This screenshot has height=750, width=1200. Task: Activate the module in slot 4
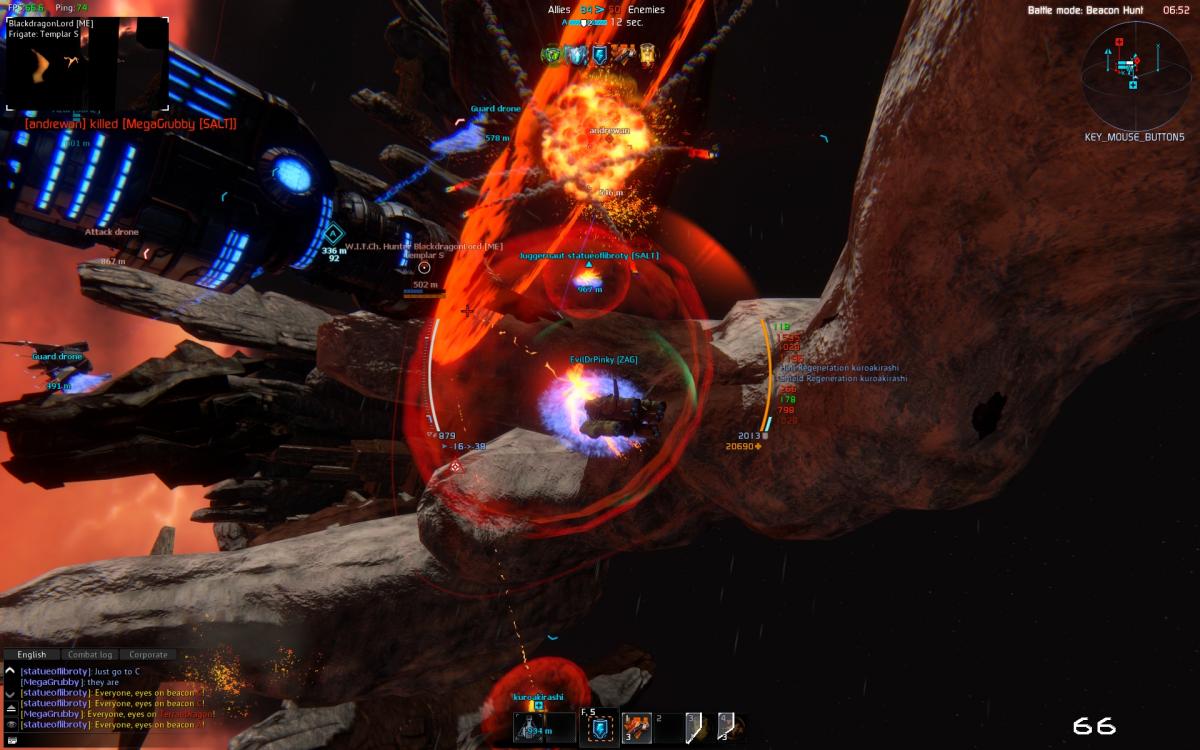coord(727,729)
